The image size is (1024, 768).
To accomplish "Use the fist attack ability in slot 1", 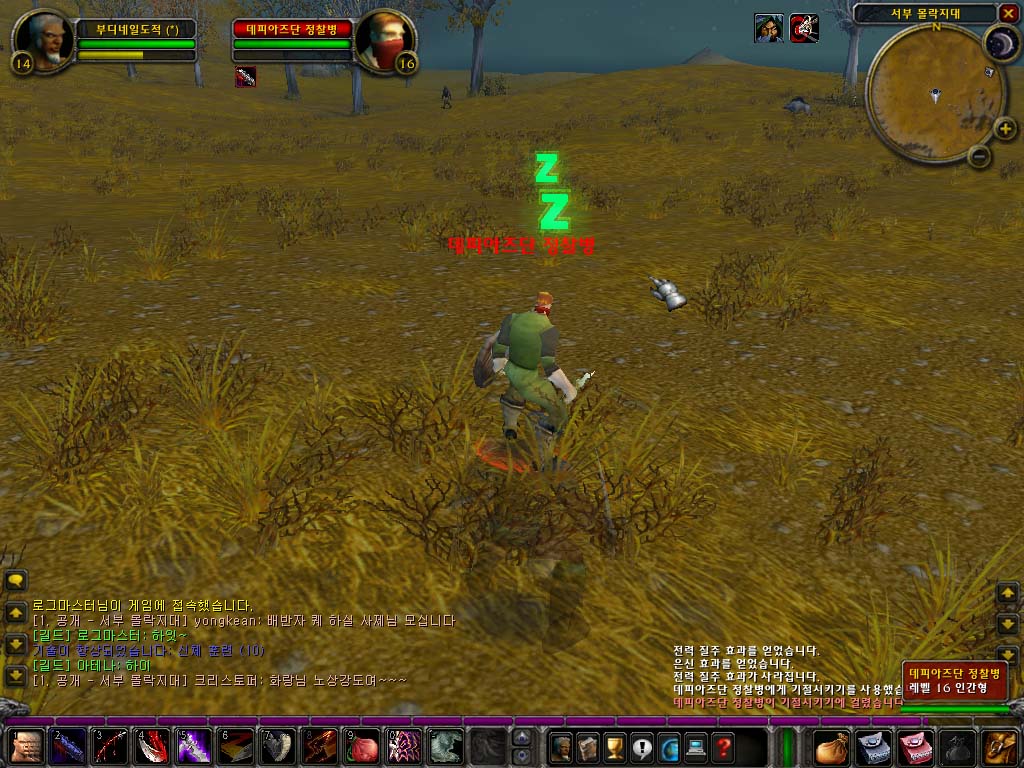I will [x=28, y=747].
